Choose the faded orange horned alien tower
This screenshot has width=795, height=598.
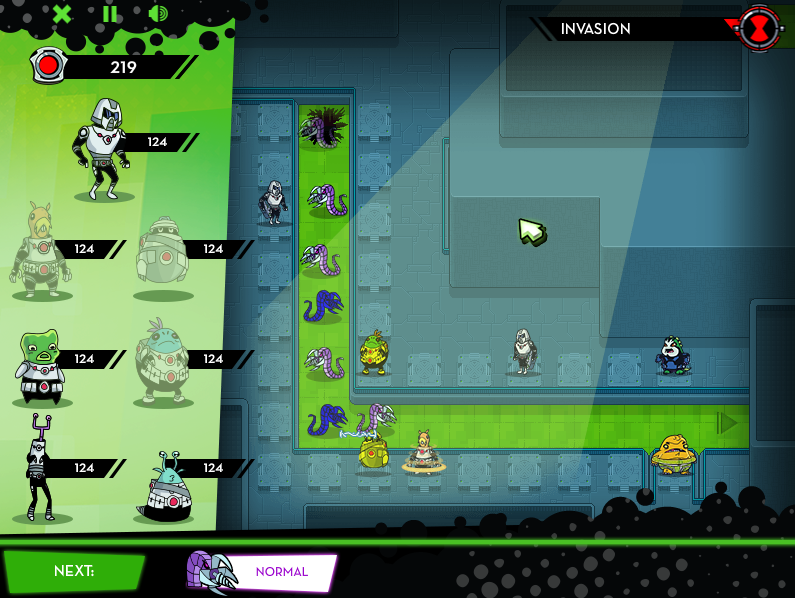click(41, 250)
